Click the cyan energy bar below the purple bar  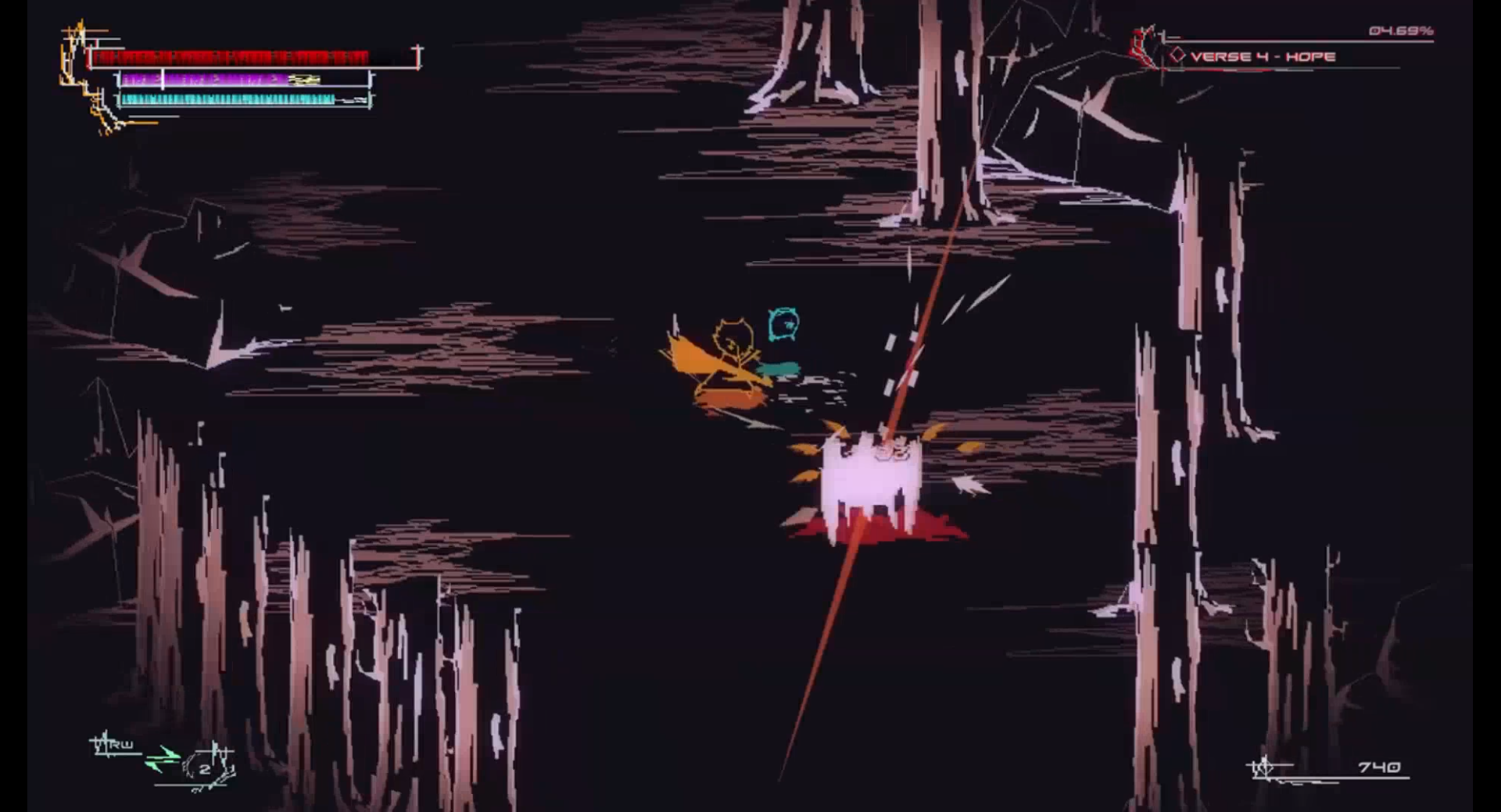(x=227, y=99)
